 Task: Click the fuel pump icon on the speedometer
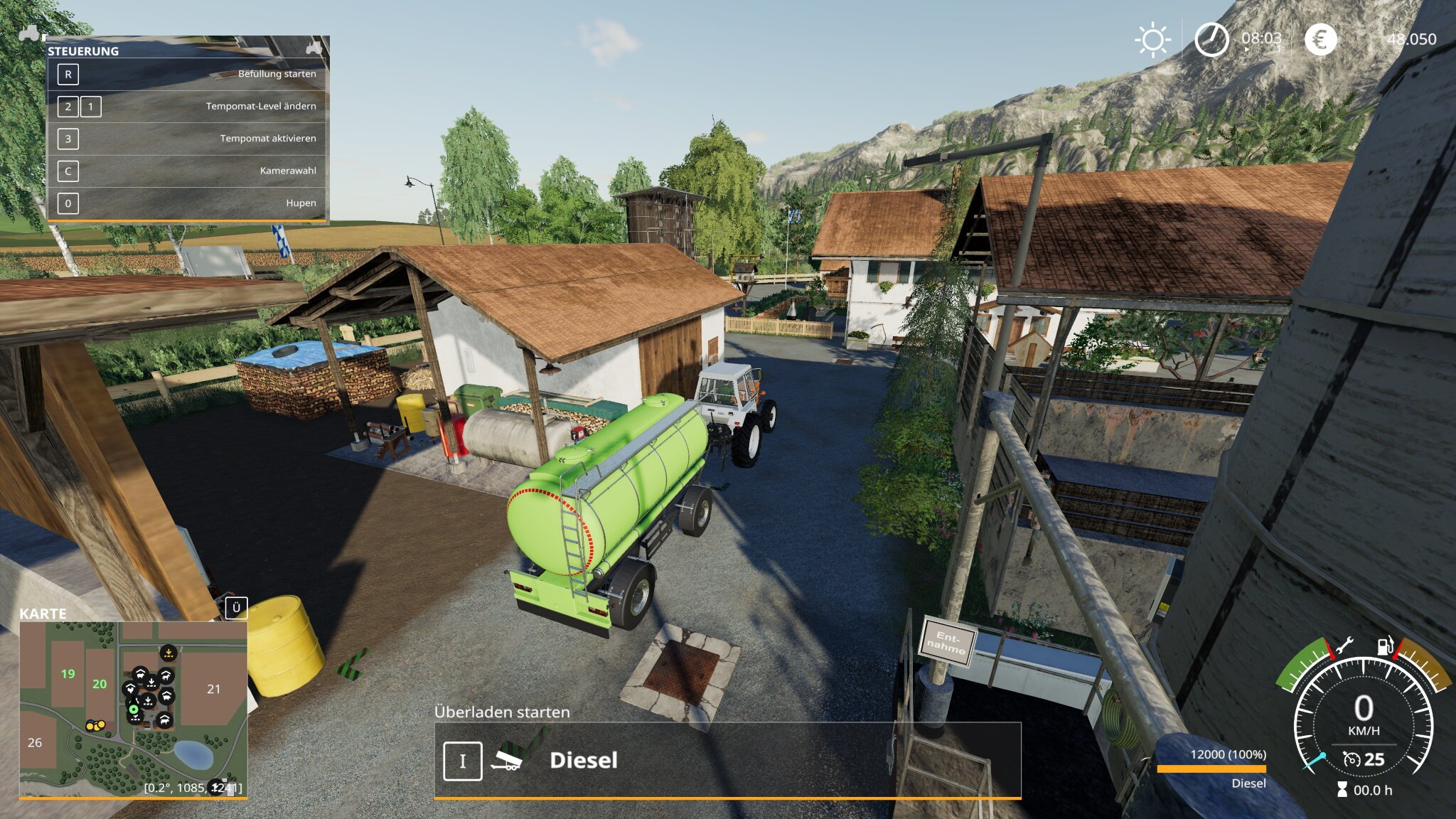[x=1386, y=646]
